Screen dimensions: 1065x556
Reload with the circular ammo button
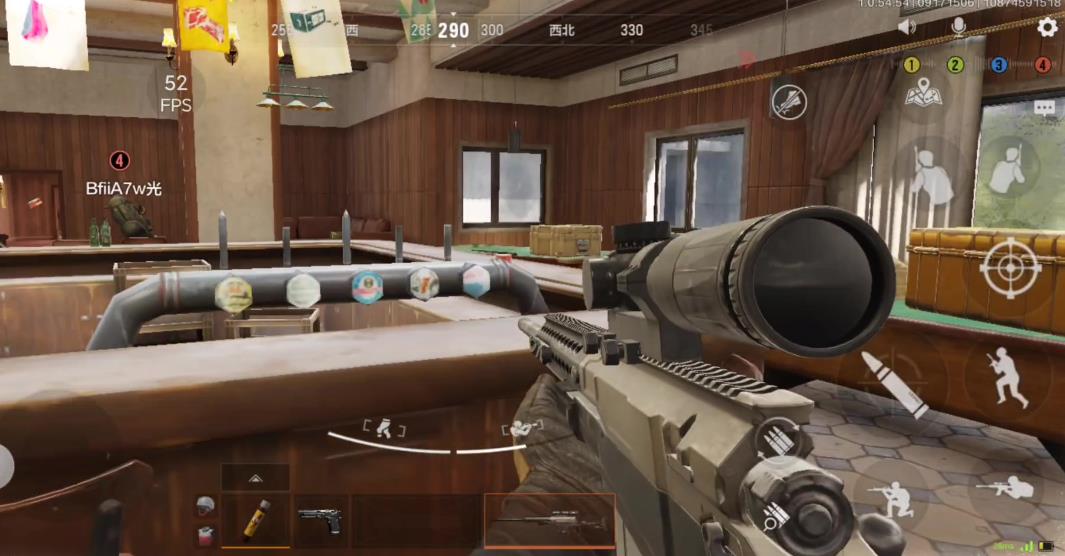(779, 440)
